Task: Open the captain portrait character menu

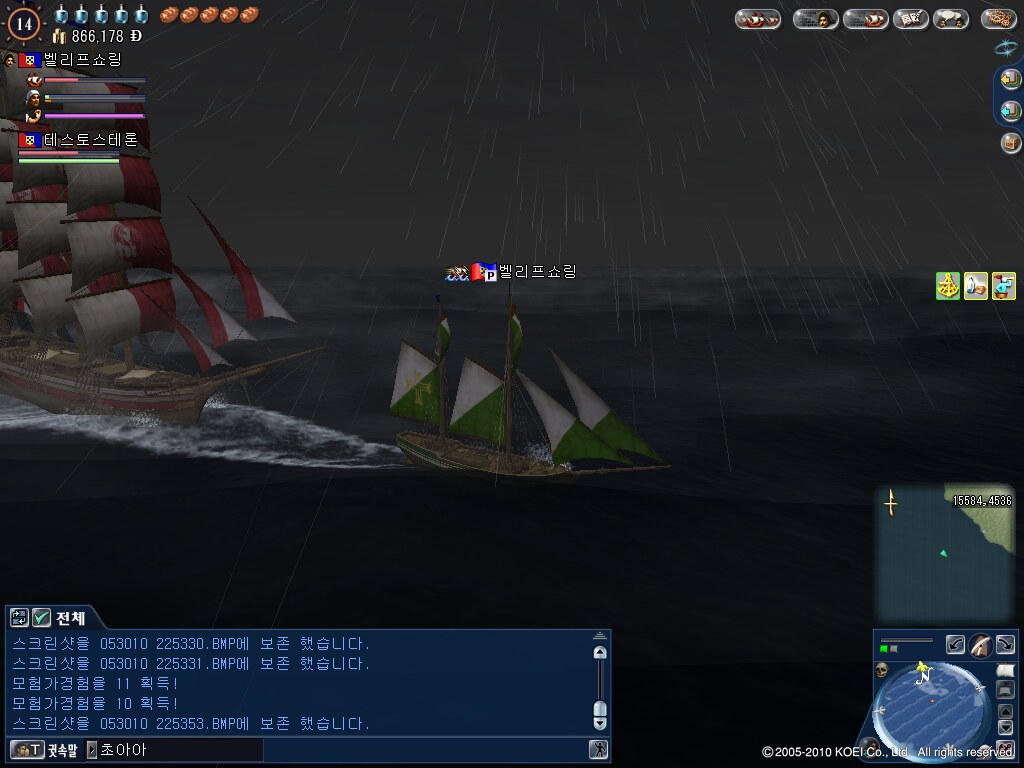Action: 816,19
